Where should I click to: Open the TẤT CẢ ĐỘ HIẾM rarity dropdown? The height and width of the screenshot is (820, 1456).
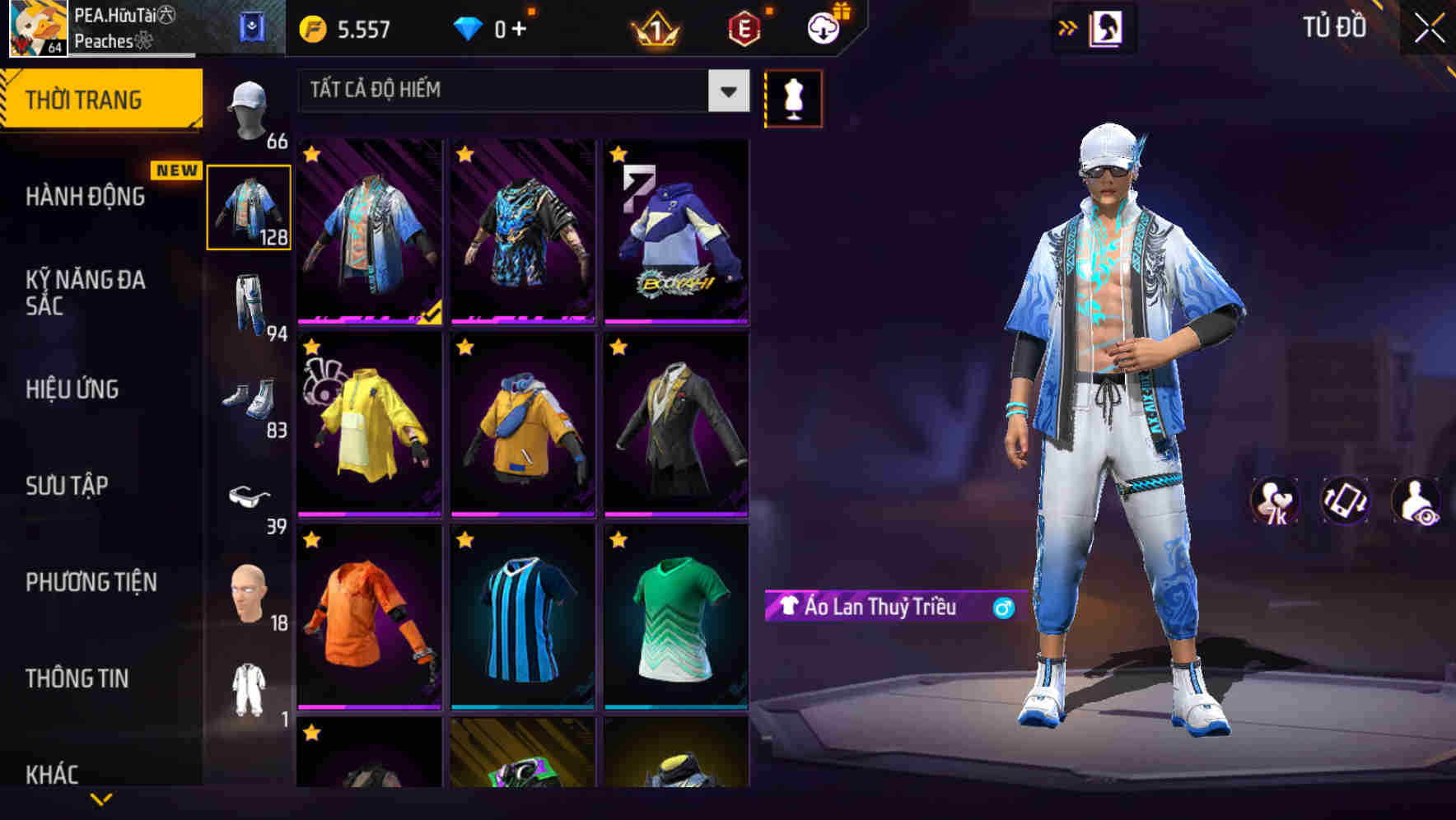coord(519,91)
